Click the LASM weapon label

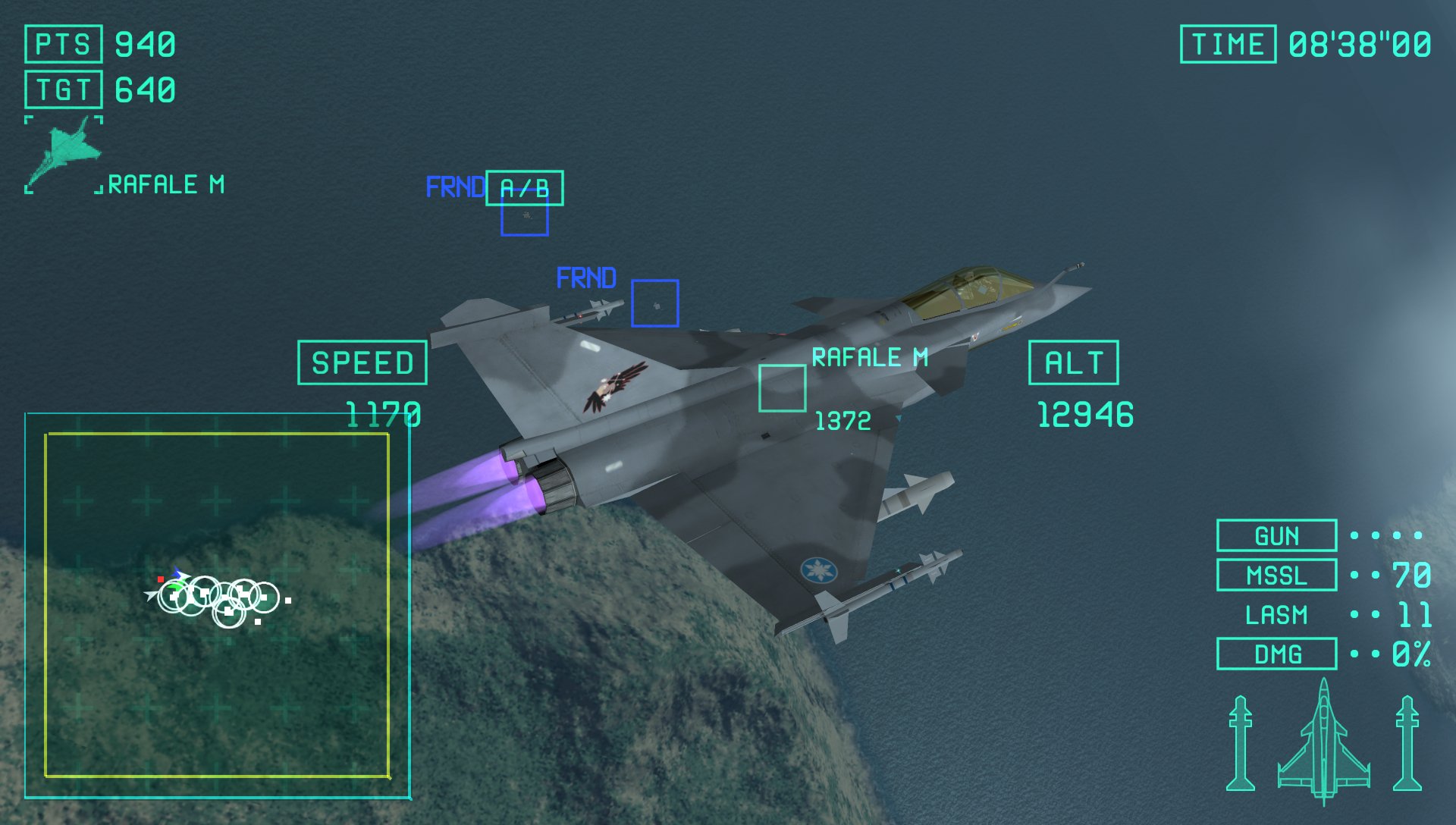pyautogui.click(x=1277, y=615)
